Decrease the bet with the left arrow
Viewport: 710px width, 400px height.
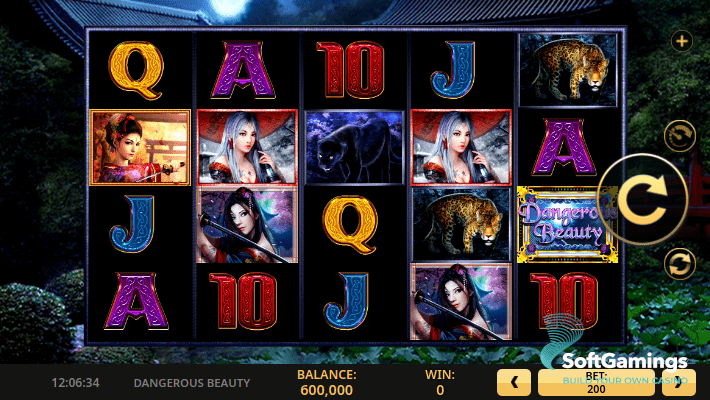pos(514,381)
